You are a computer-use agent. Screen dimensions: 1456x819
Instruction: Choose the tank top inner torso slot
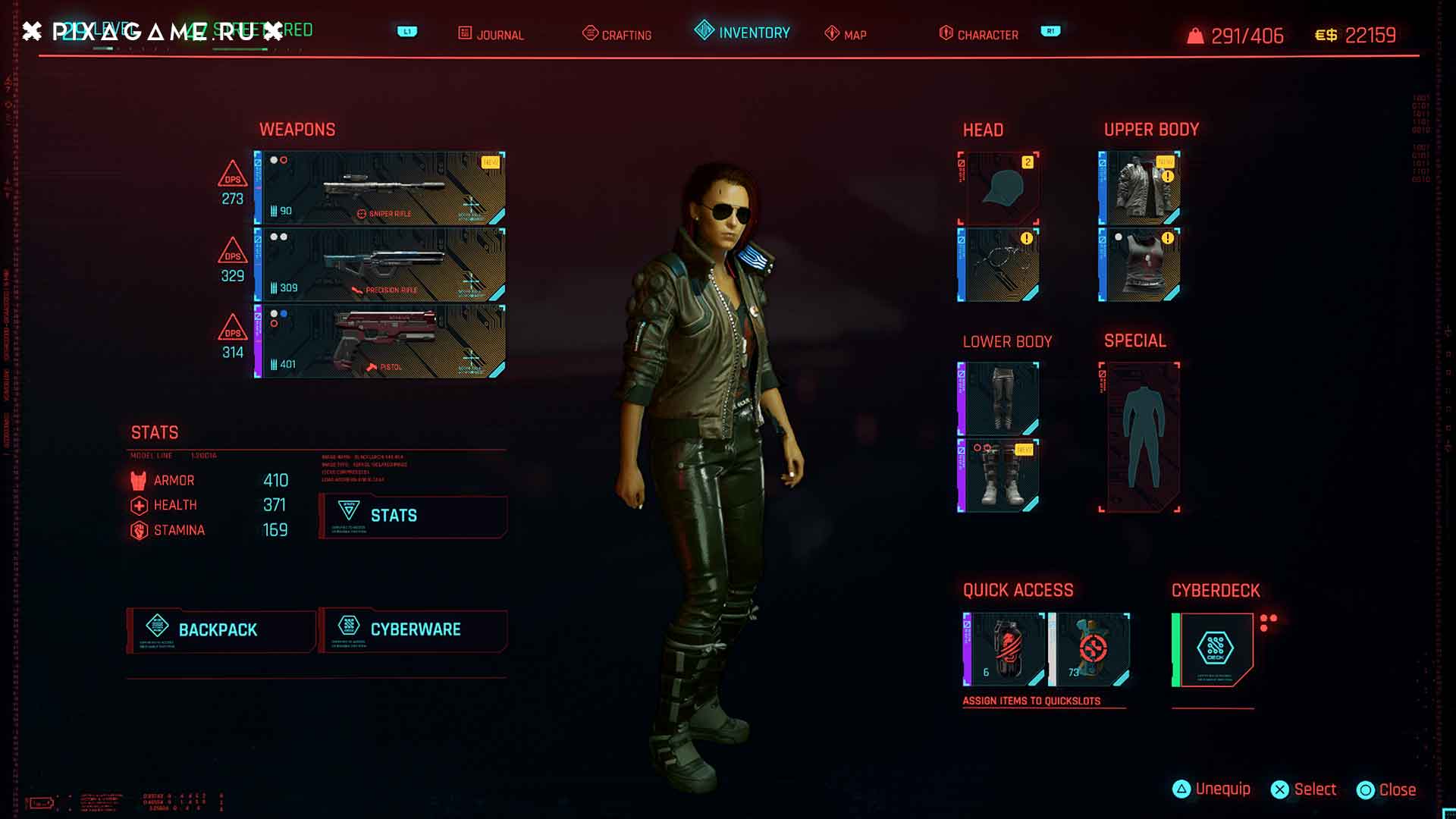(1140, 265)
